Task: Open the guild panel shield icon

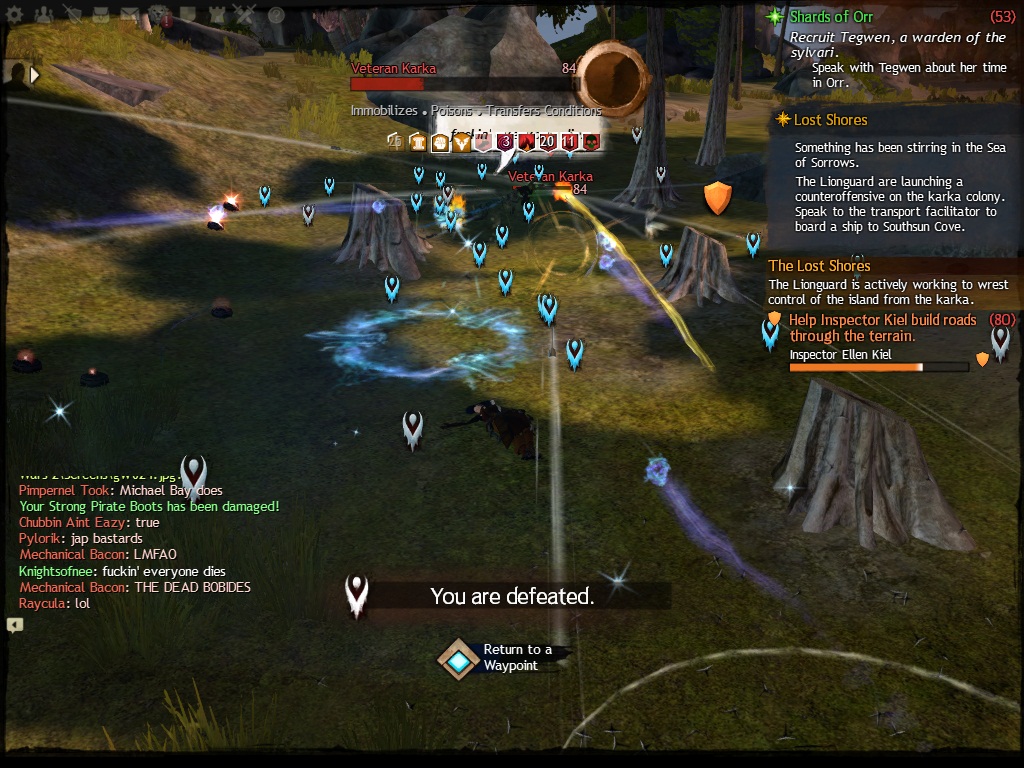Action: click(x=188, y=15)
